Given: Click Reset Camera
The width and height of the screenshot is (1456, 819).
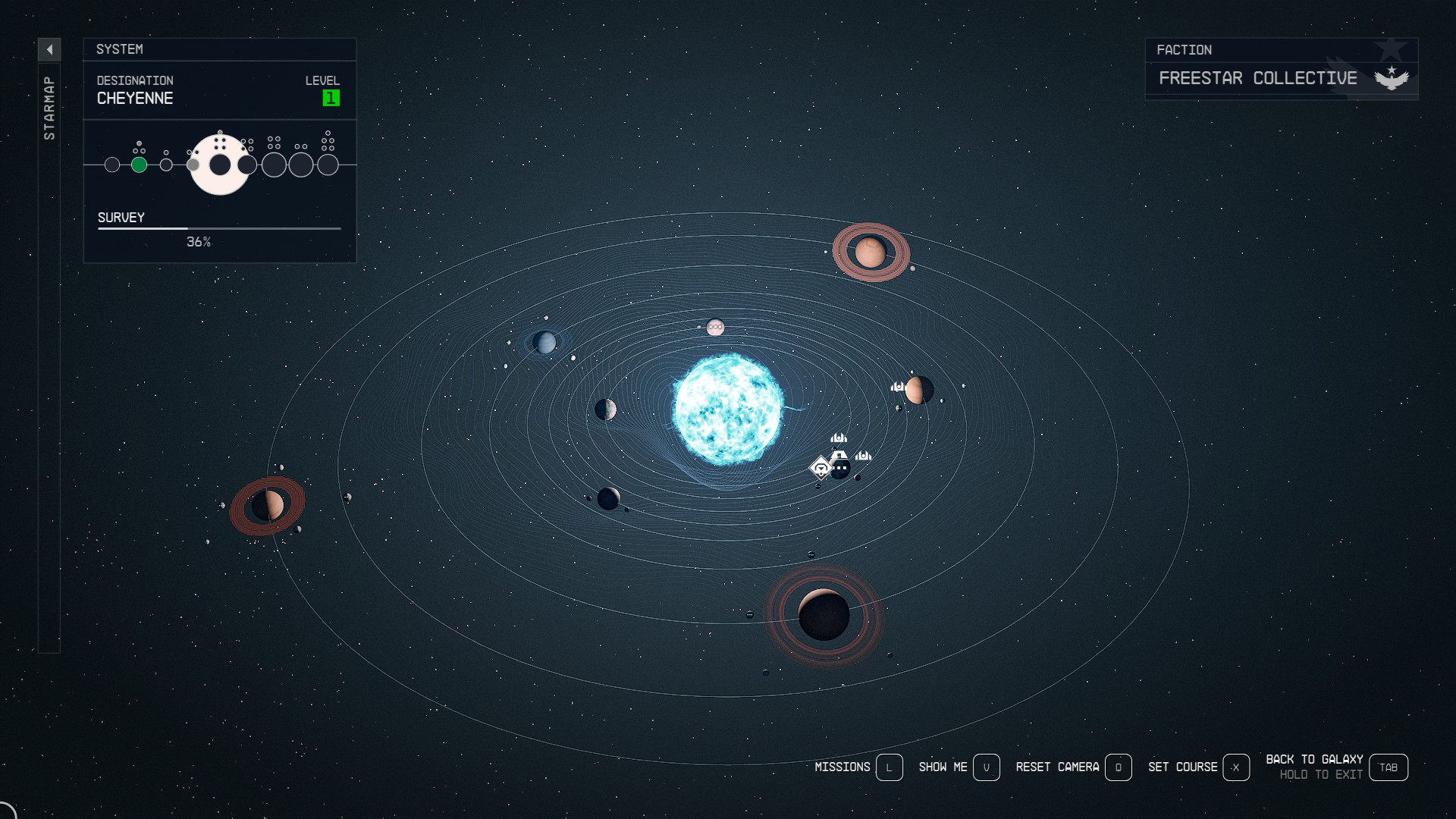Looking at the screenshot, I should 1059,767.
